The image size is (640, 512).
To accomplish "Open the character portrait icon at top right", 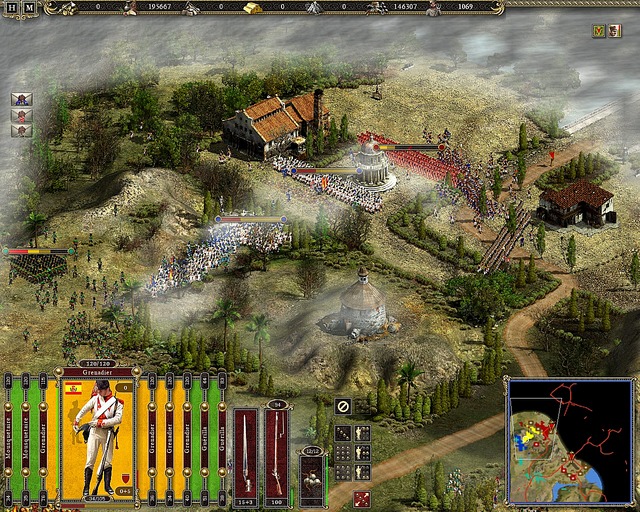I will pos(615,31).
